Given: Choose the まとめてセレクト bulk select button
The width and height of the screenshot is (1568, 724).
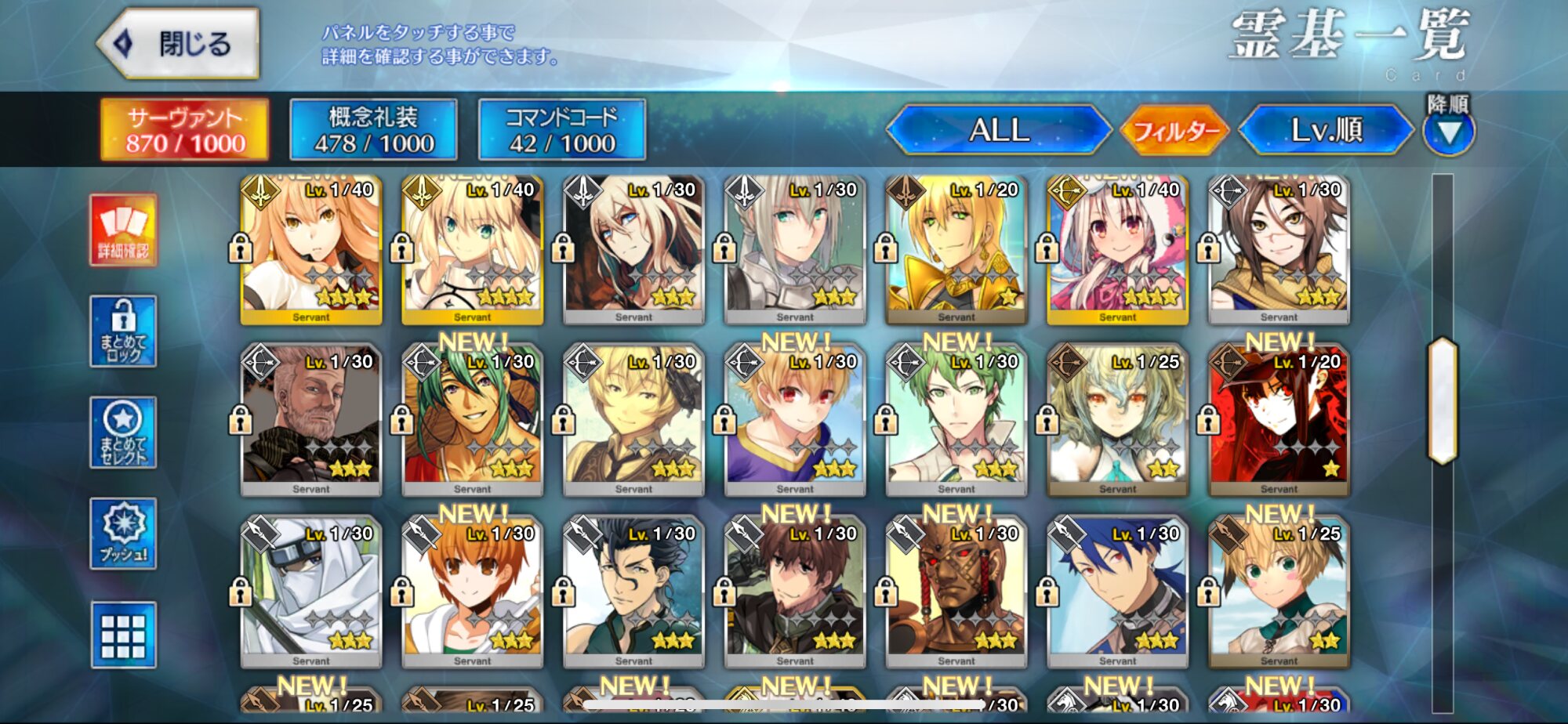Looking at the screenshot, I should pyautogui.click(x=123, y=433).
